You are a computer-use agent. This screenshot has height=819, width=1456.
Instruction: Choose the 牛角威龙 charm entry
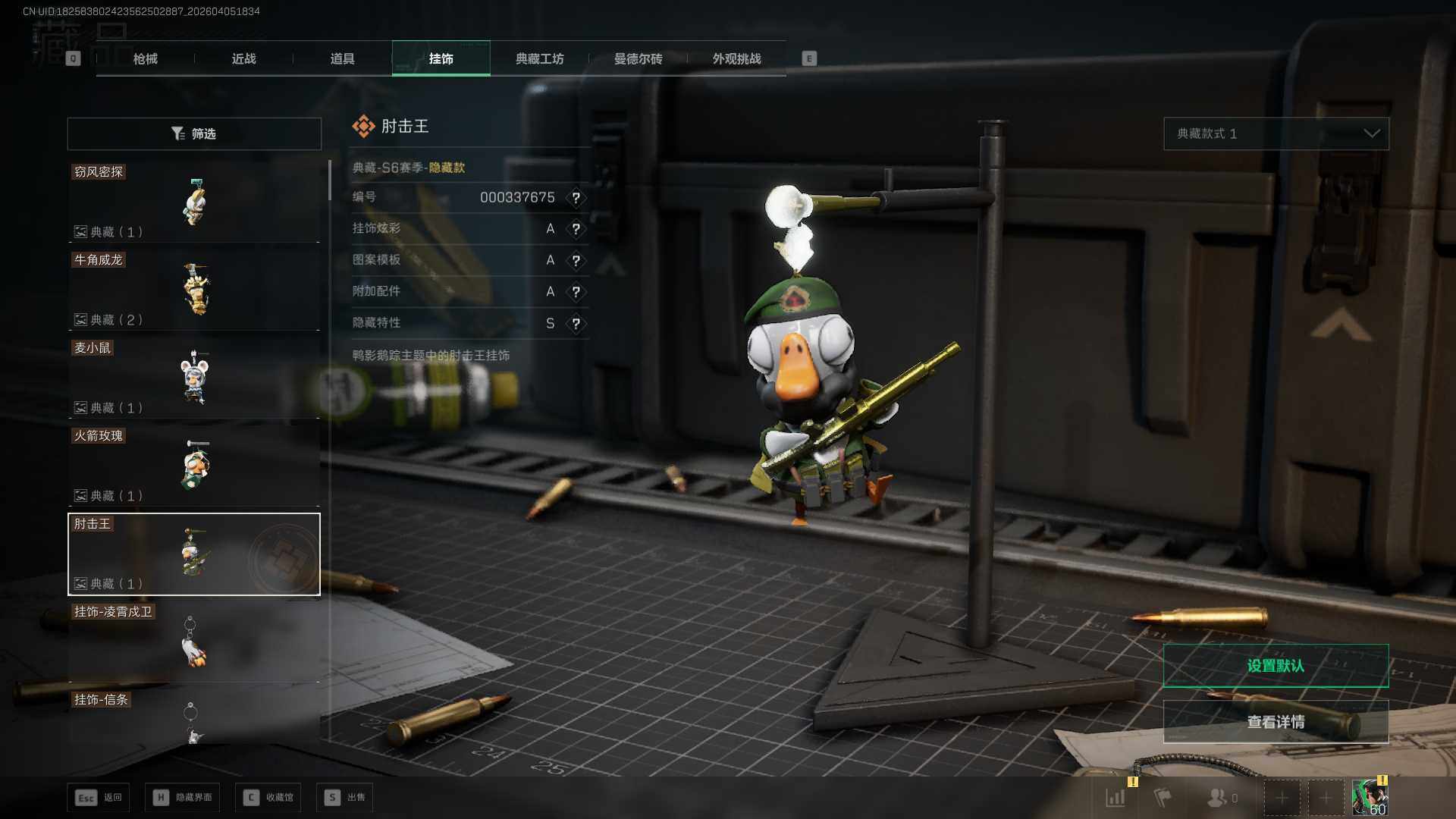coord(194,290)
